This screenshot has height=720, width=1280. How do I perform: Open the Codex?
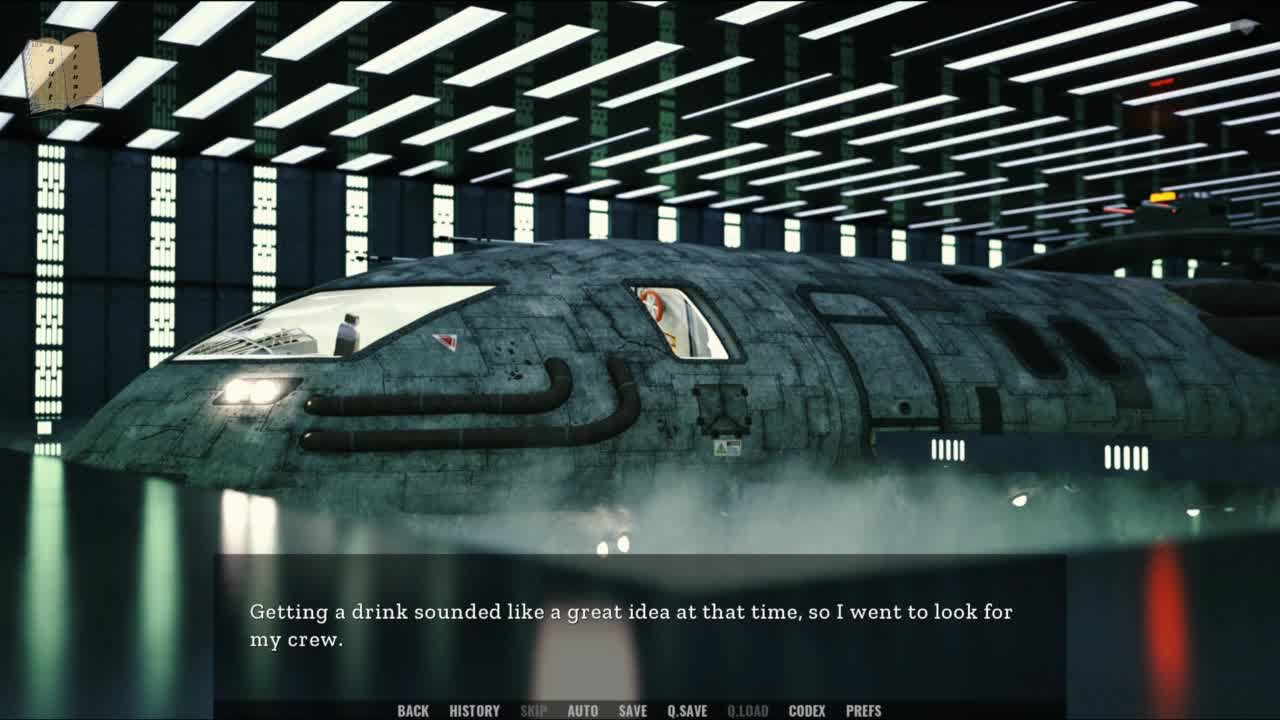click(x=807, y=711)
